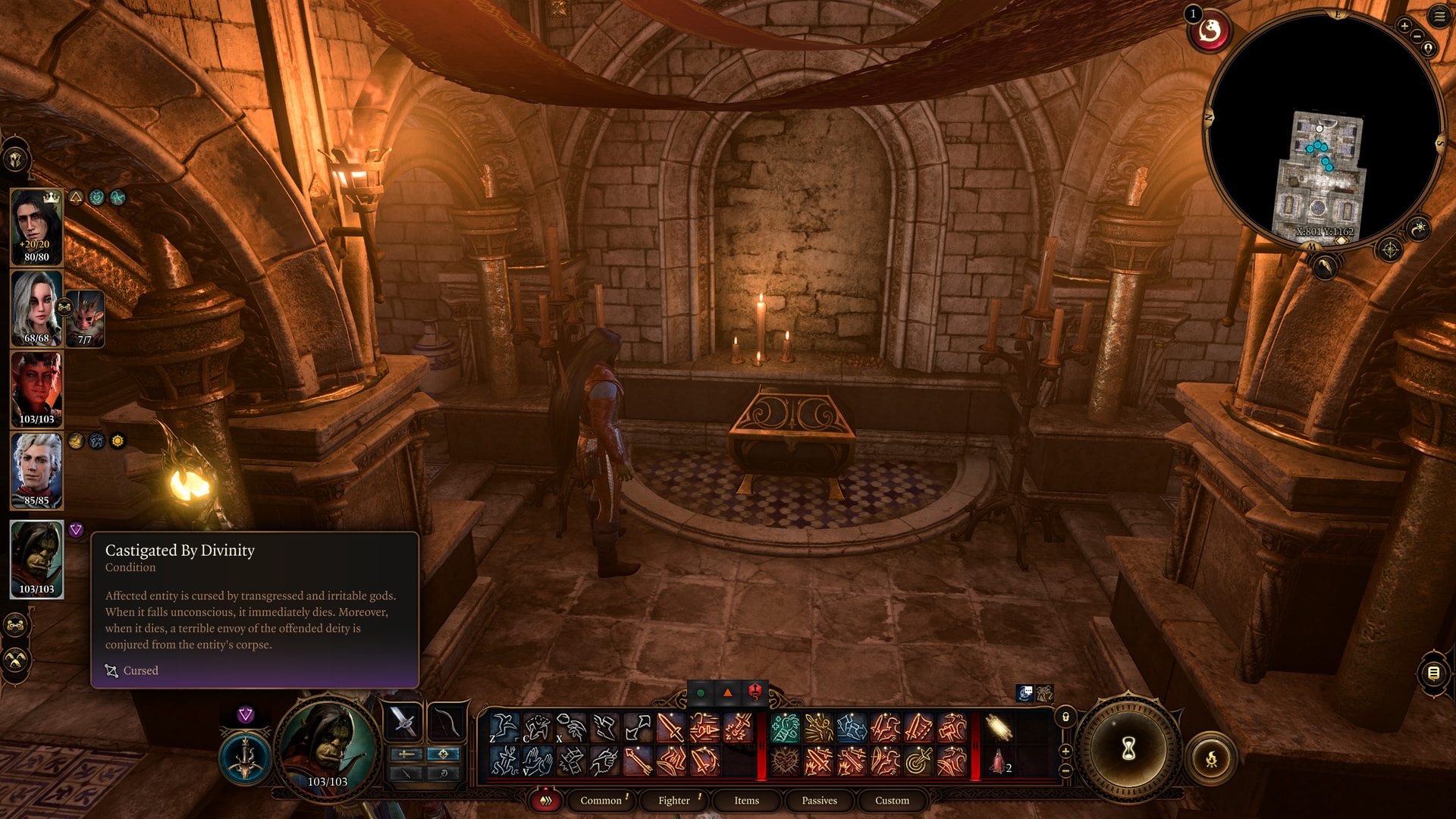Choose the red tiefling portrait in the party list

(36, 390)
